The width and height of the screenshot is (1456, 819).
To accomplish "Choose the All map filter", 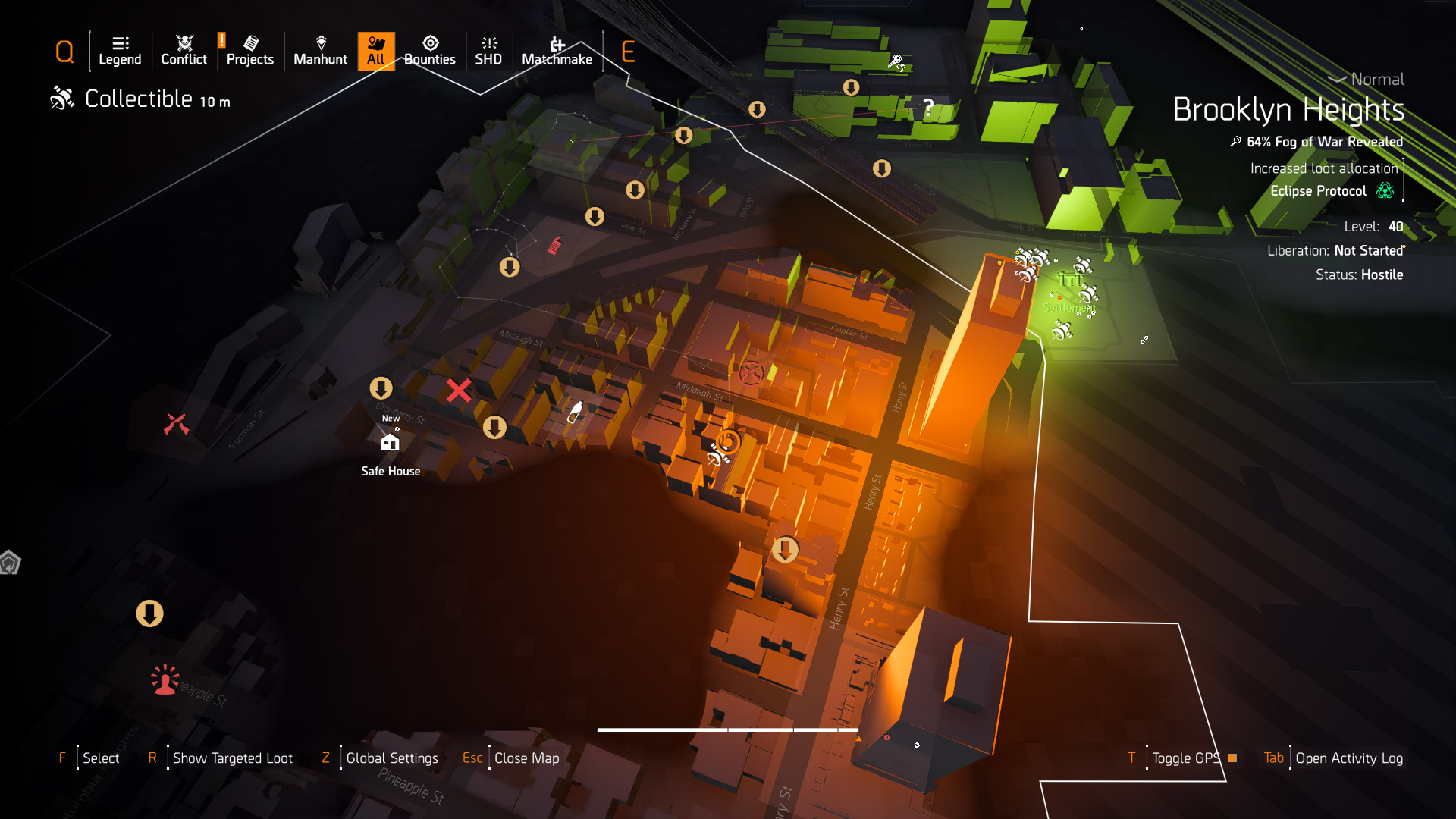I will pos(376,51).
